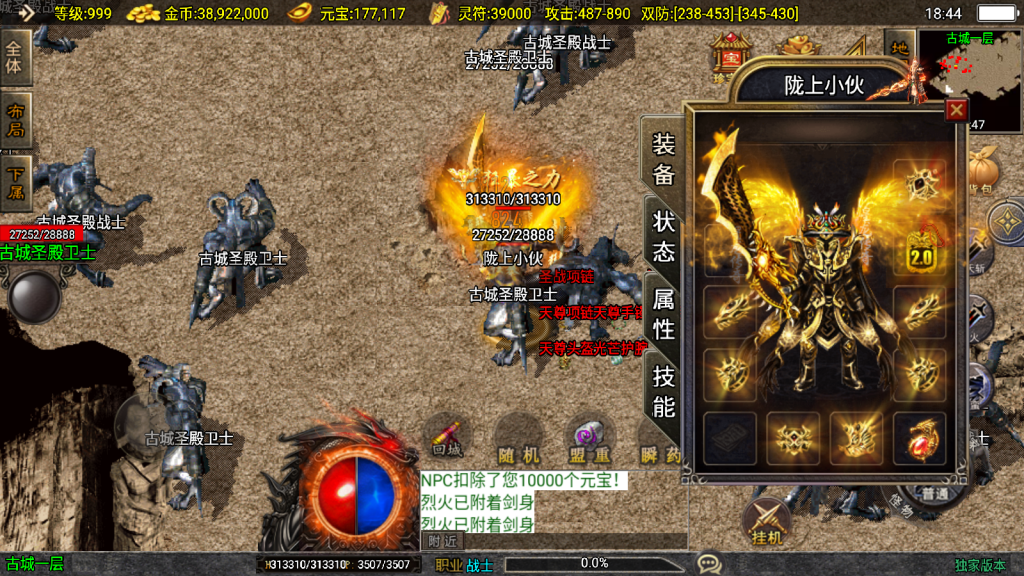Open the 布局 layout button

pyautogui.click(x=15, y=120)
